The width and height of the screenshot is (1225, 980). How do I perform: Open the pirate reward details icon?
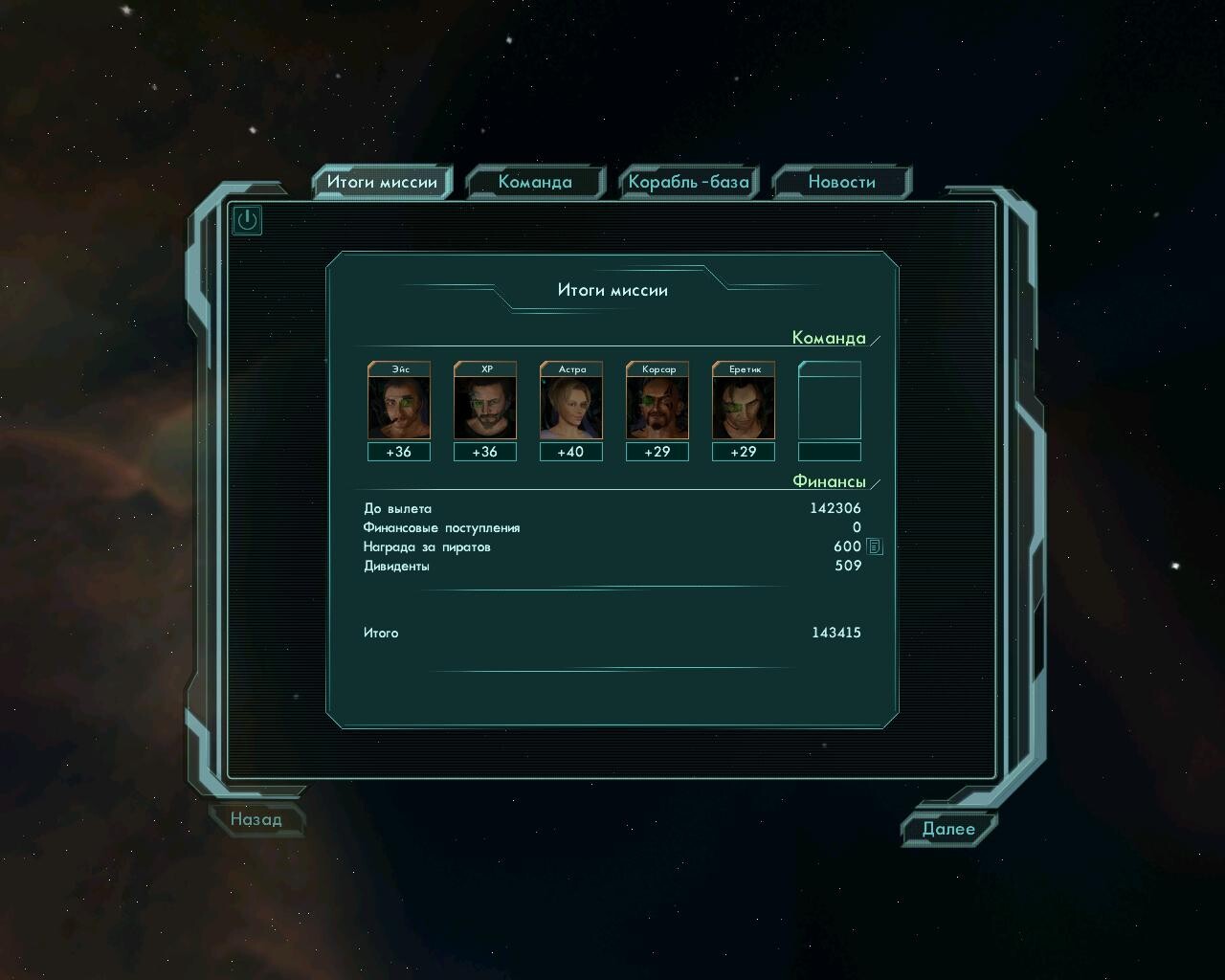pos(875,546)
